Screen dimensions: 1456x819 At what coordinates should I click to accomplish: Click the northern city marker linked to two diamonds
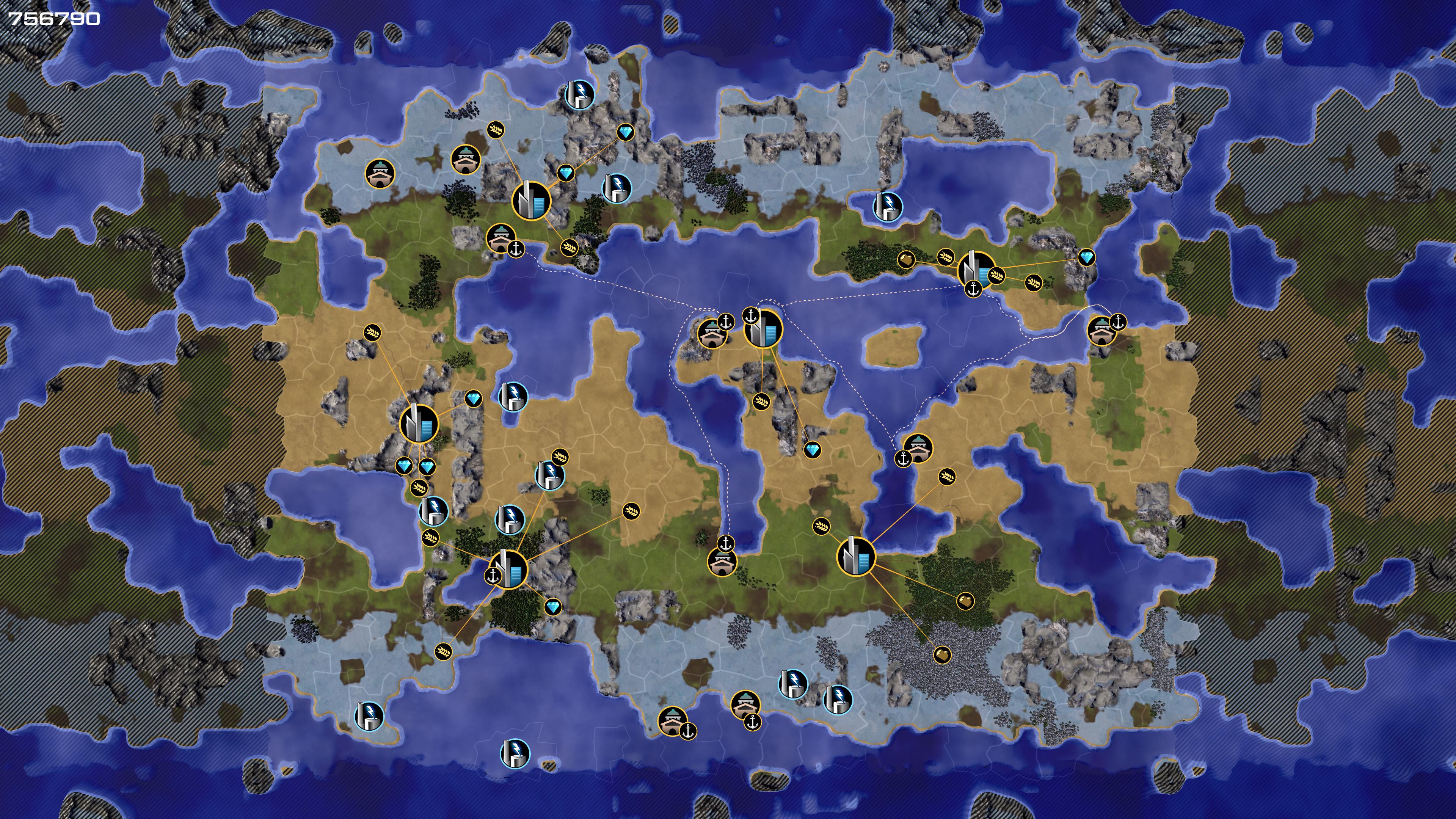coord(531,200)
